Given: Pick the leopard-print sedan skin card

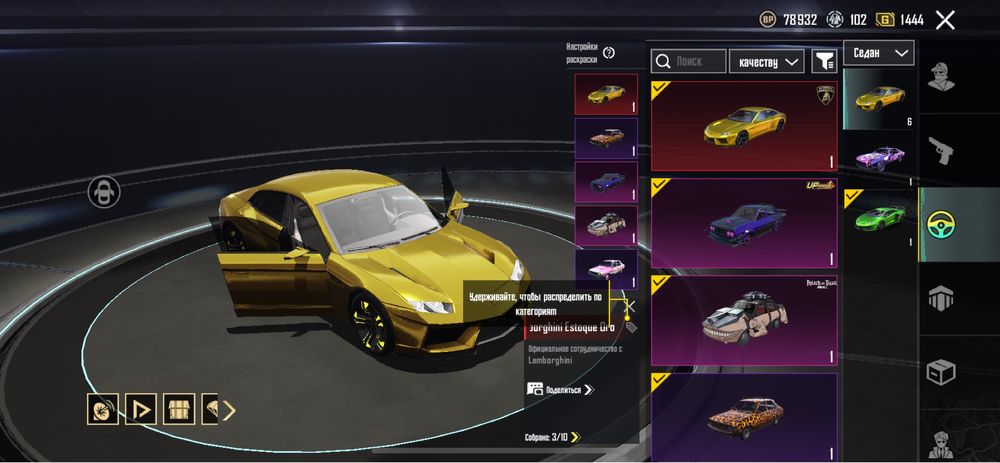Looking at the screenshot, I should click(744, 412).
